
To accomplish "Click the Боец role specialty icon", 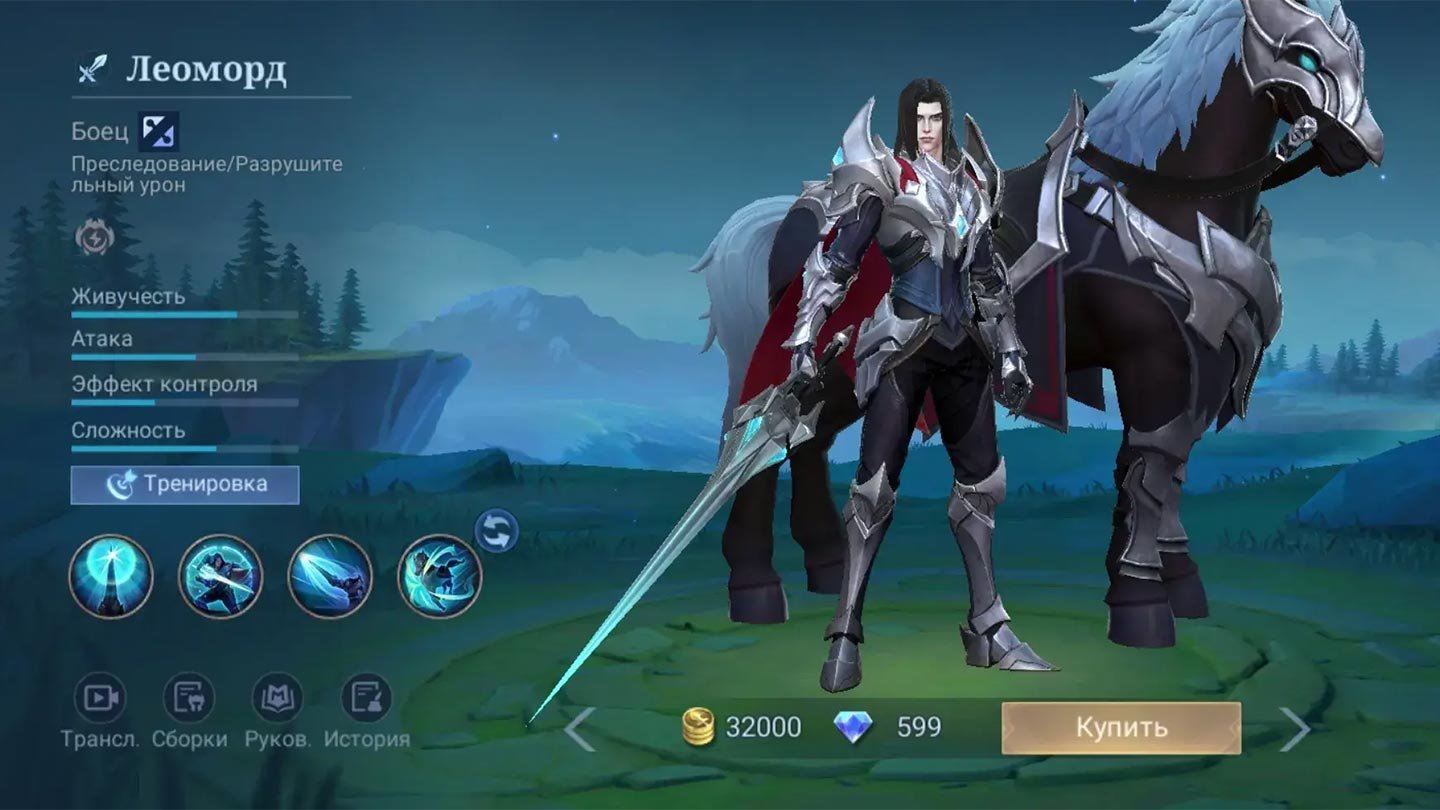I will (158, 132).
